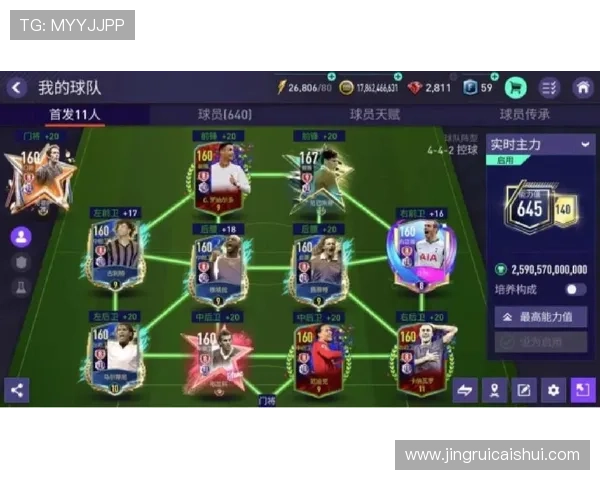Return to the home screen
The height and width of the screenshot is (480, 600).
tap(583, 87)
